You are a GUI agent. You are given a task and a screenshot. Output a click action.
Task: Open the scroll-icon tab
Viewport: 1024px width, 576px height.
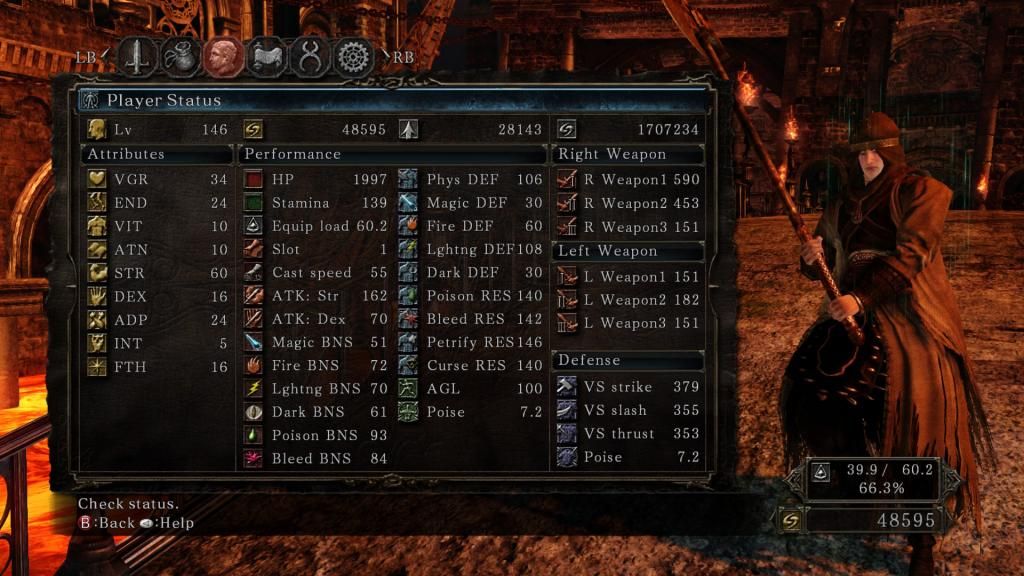coord(267,57)
